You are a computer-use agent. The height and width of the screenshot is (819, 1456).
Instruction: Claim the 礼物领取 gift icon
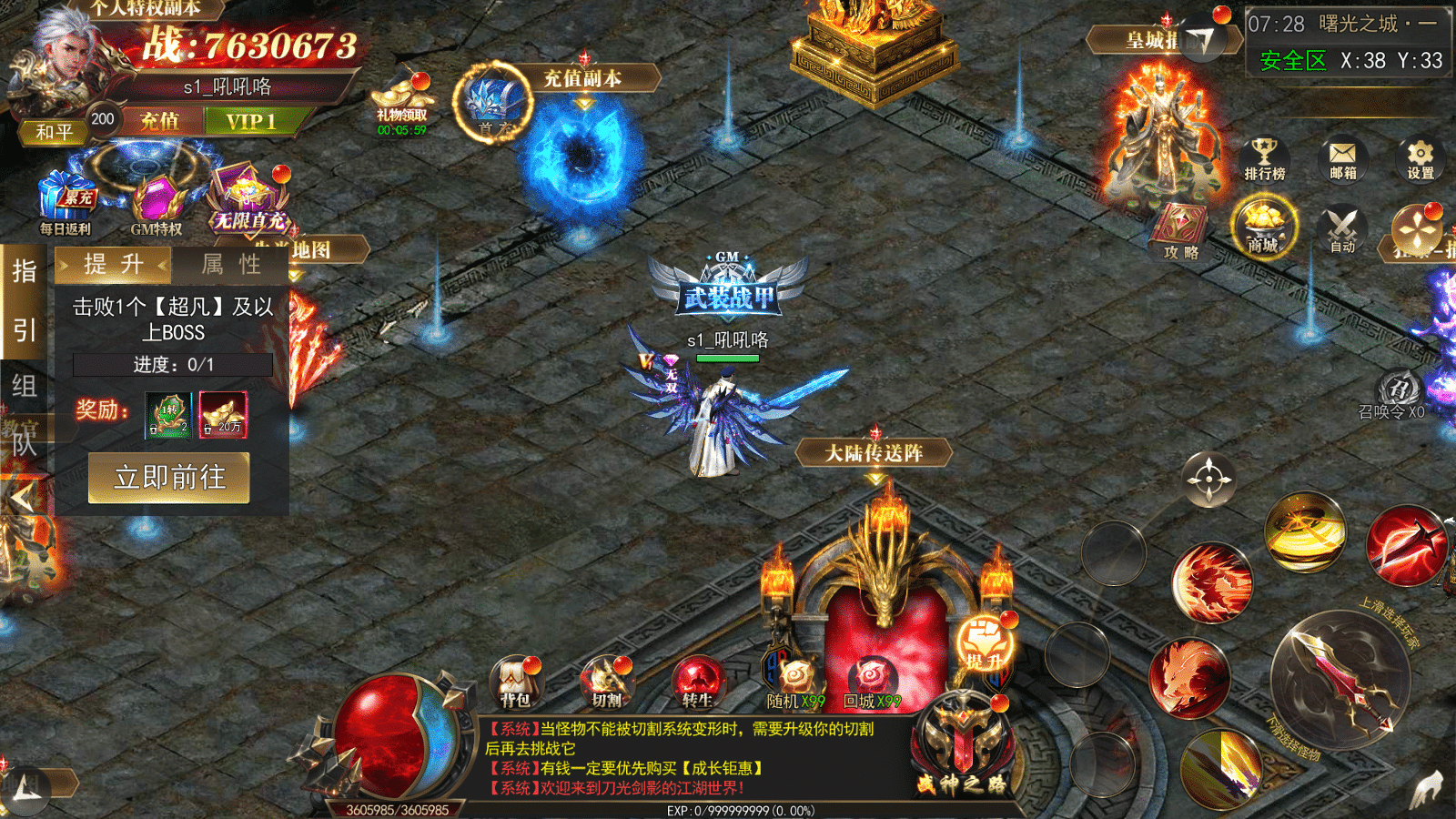pos(401,104)
